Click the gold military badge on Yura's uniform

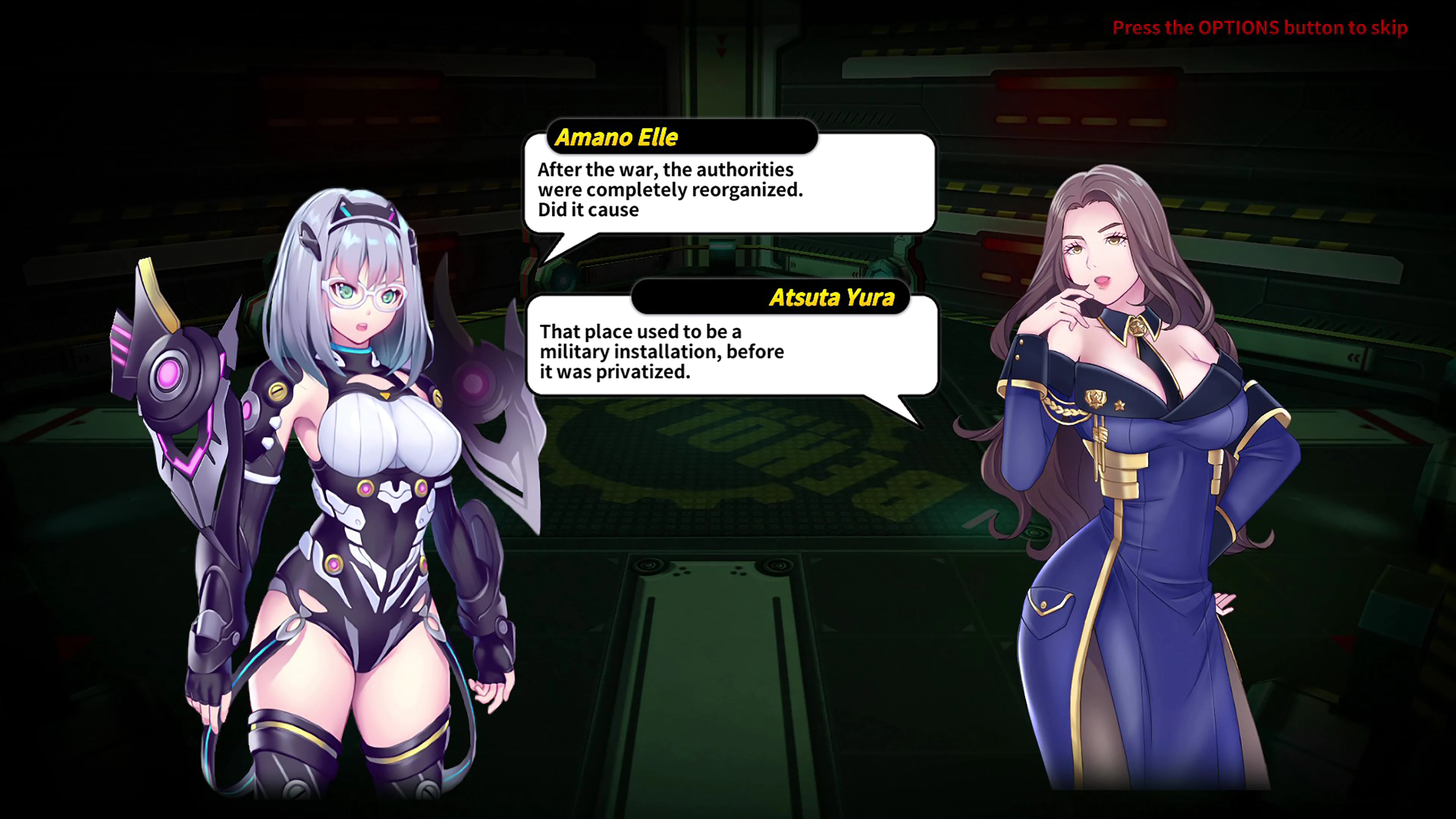1095,399
